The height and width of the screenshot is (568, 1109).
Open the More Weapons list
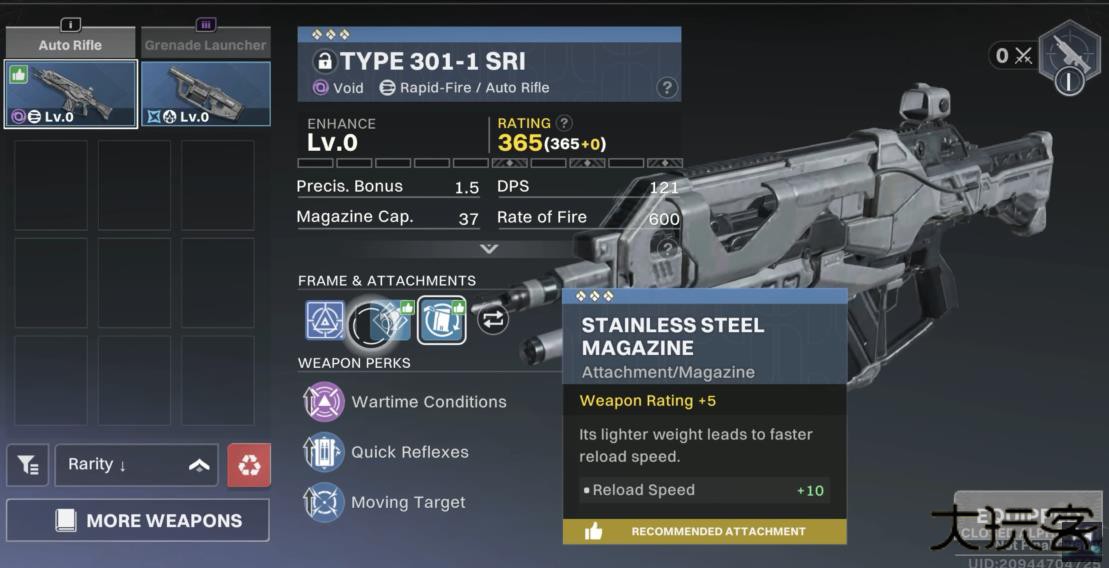(137, 520)
